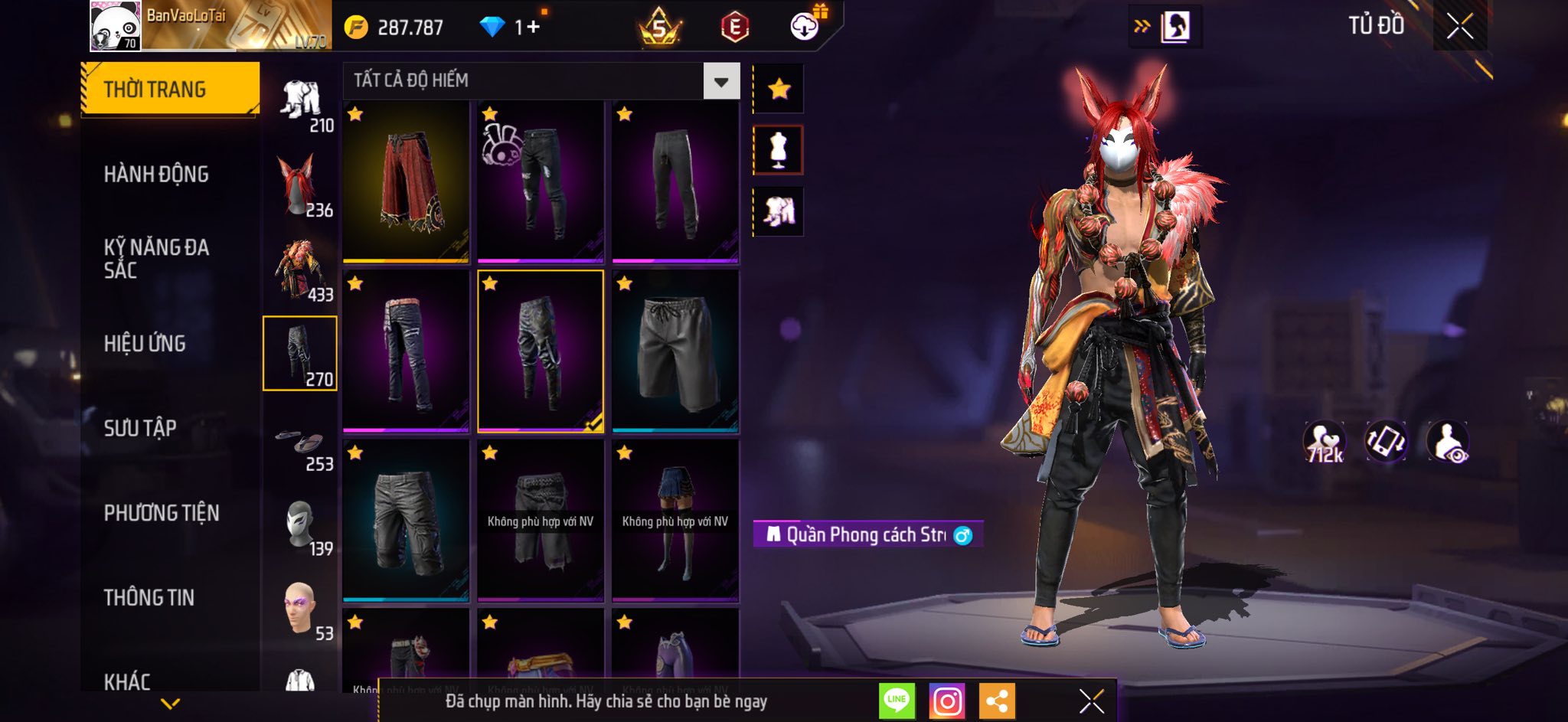
Task: Go to the SƯU TẬP tab
Action: pyautogui.click(x=140, y=428)
